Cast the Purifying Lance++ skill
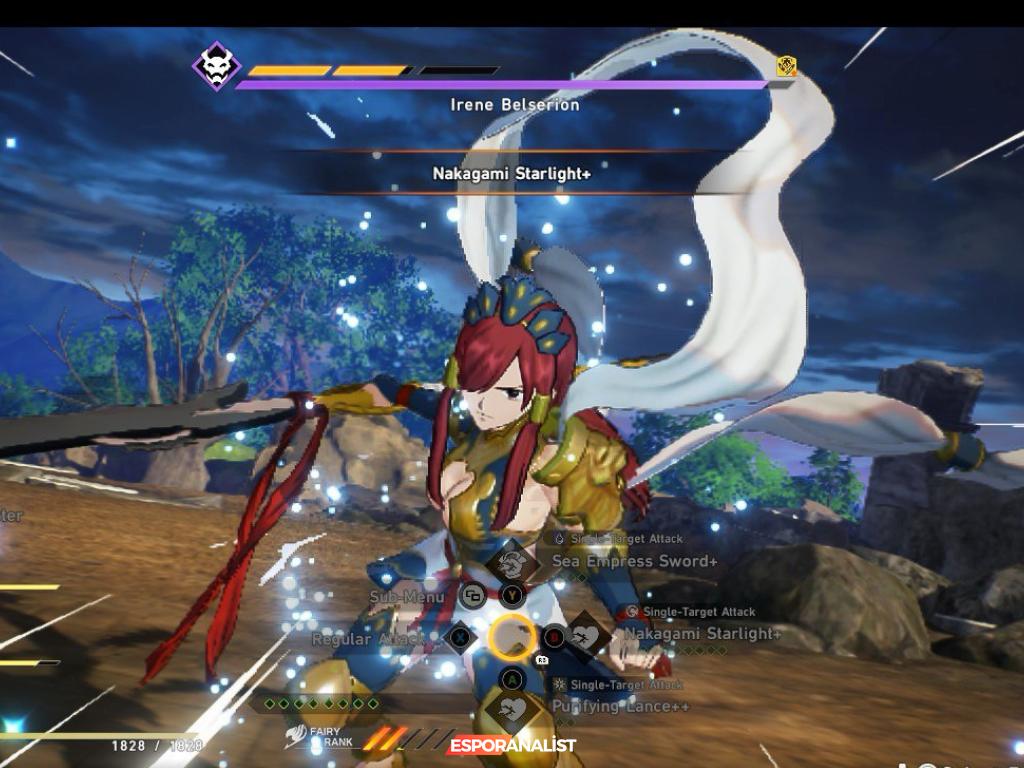The width and height of the screenshot is (1024, 768). click(512, 709)
